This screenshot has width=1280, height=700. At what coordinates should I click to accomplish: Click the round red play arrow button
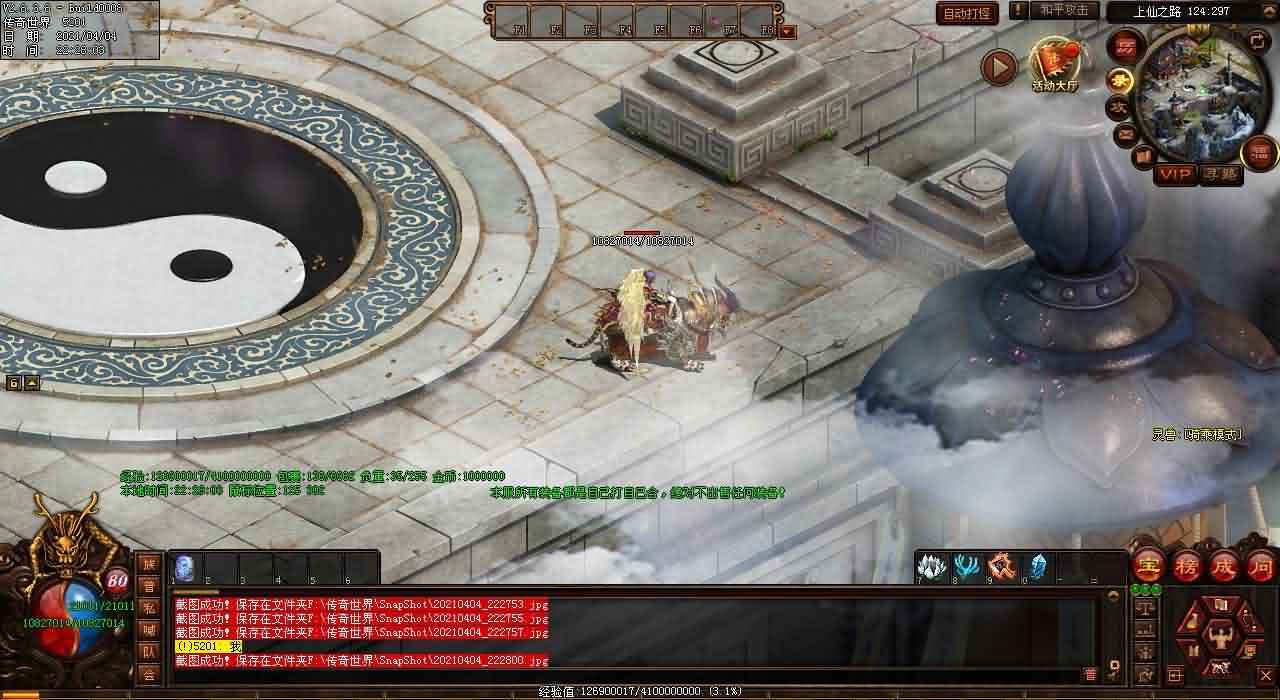tap(998, 67)
